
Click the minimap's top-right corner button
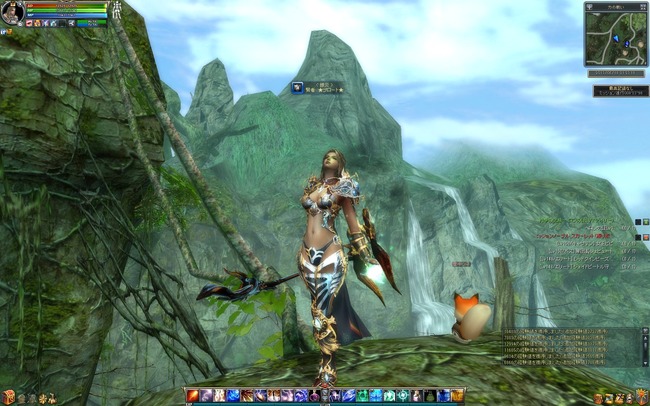643,7
